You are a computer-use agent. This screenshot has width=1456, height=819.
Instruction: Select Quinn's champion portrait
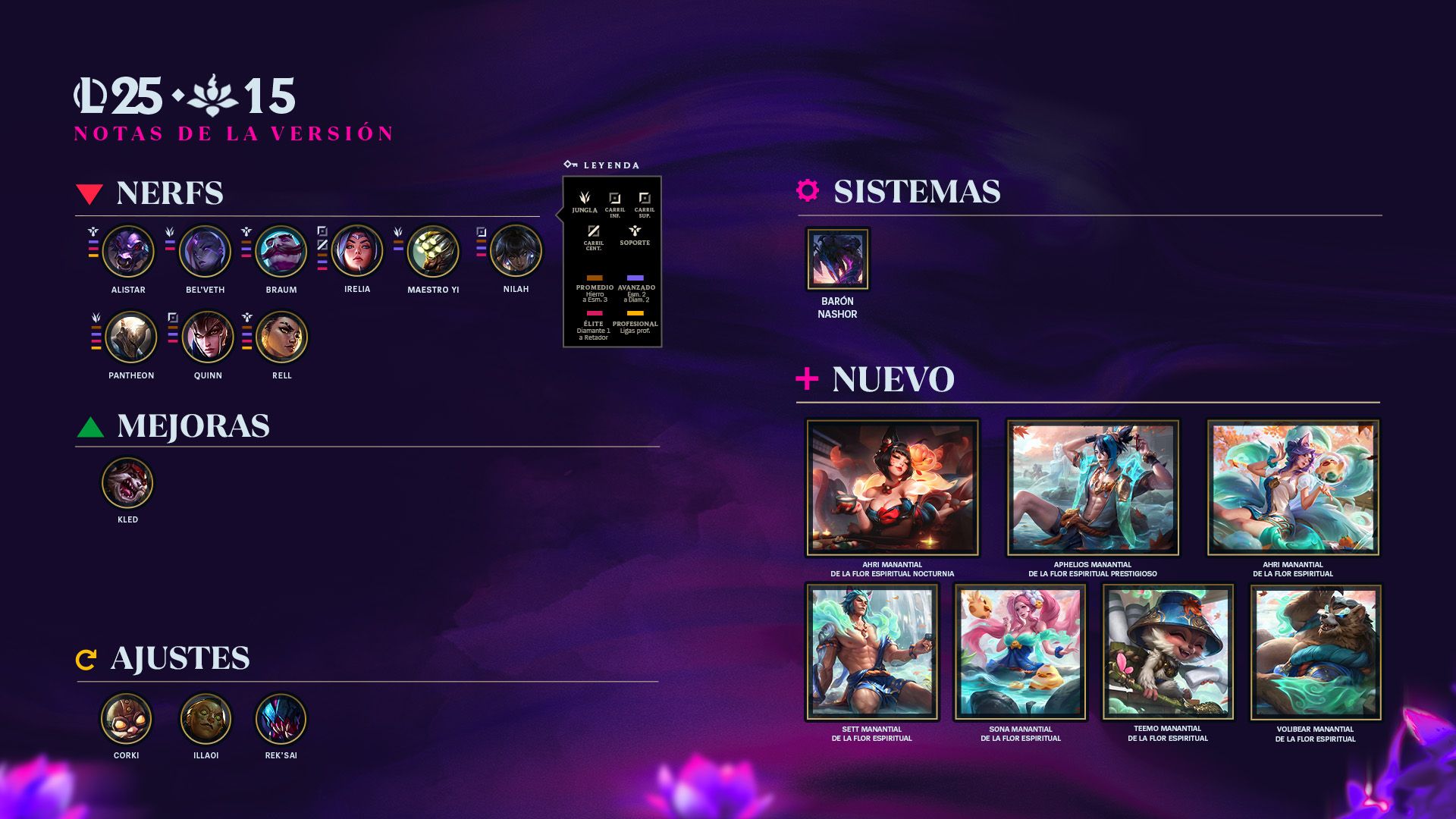point(208,337)
